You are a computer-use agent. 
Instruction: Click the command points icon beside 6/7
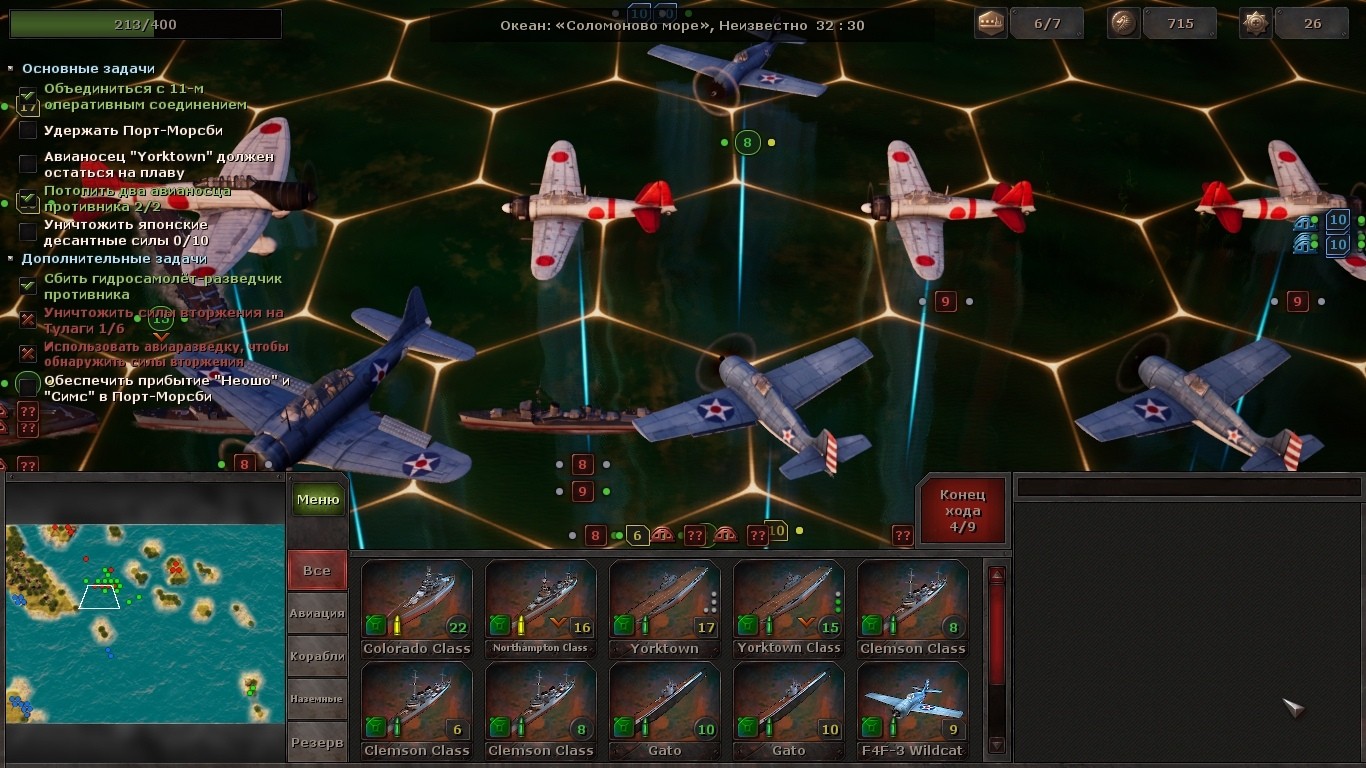tap(990, 23)
